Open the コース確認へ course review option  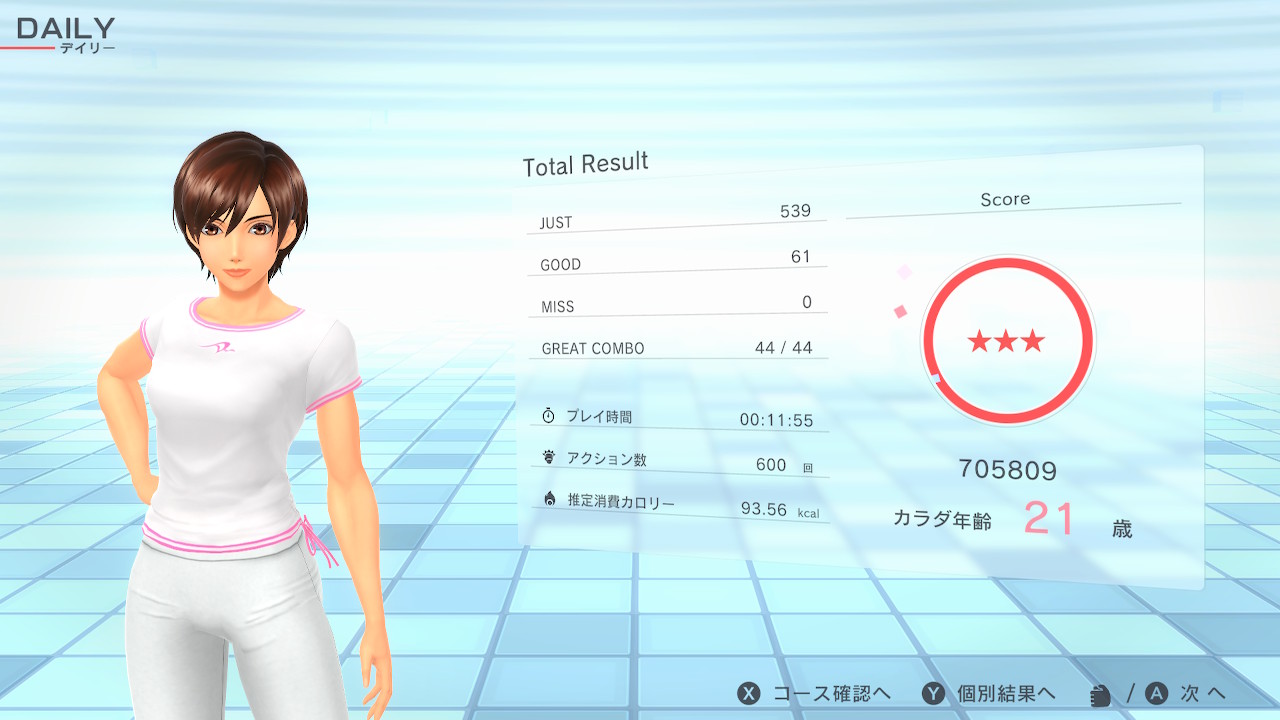coord(814,693)
